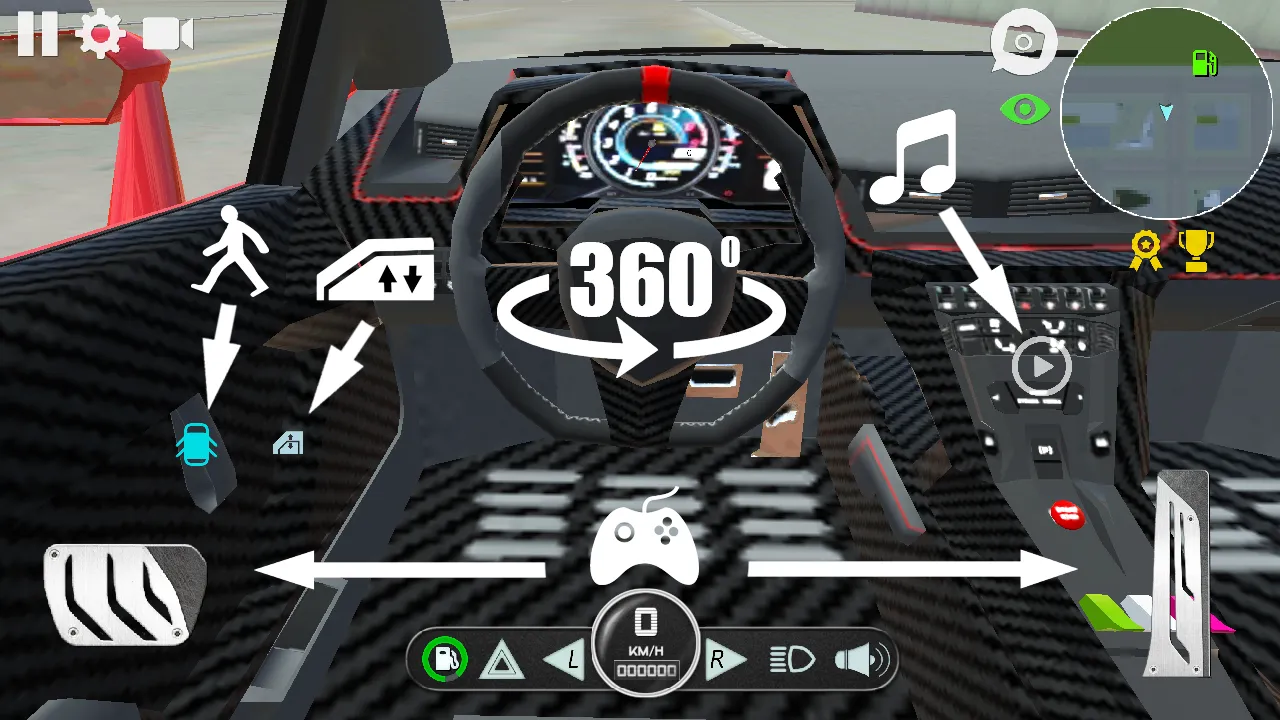Activate the right turn signal R

[722, 658]
